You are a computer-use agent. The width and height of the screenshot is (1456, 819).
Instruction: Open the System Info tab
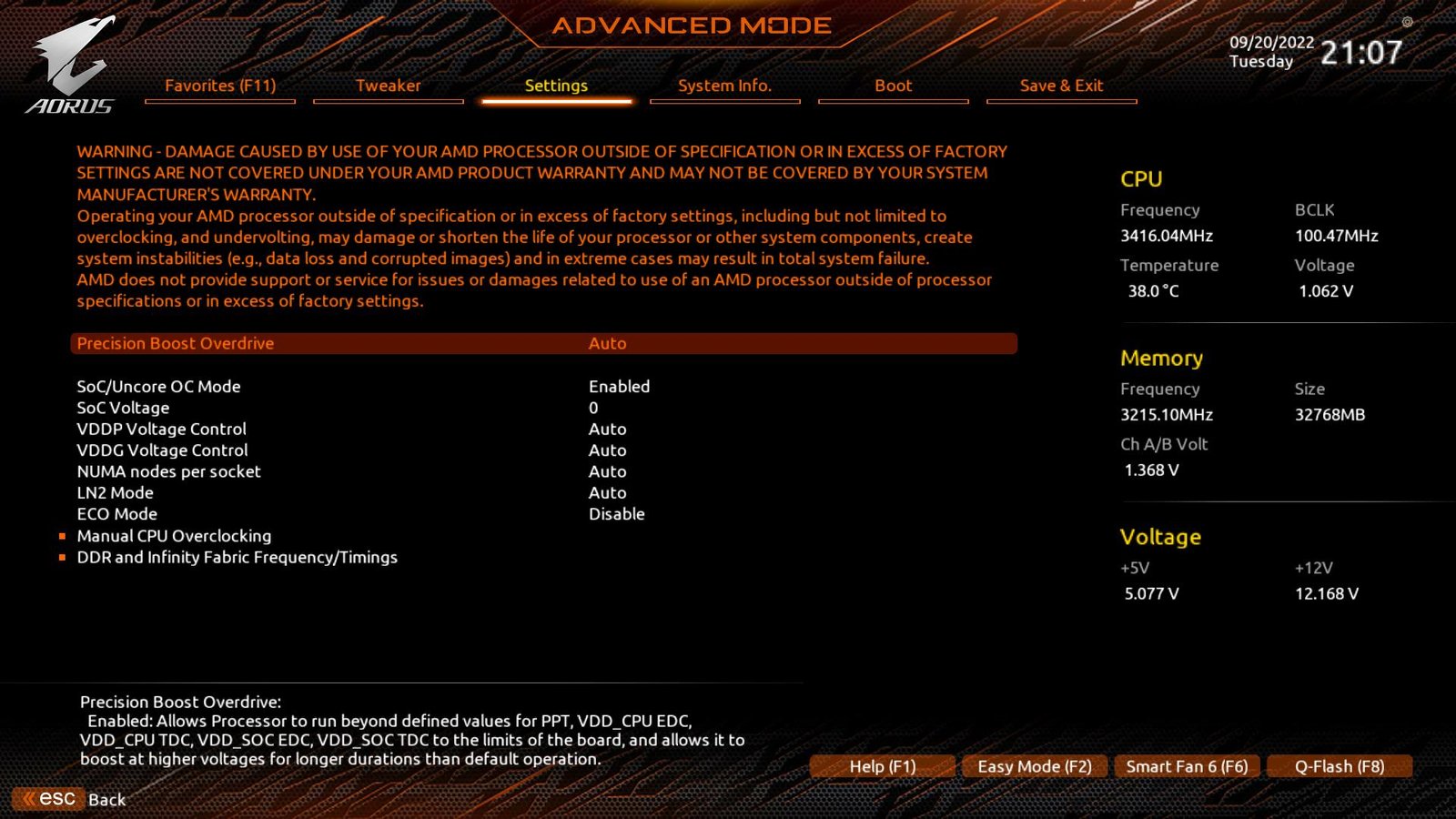[x=725, y=86]
